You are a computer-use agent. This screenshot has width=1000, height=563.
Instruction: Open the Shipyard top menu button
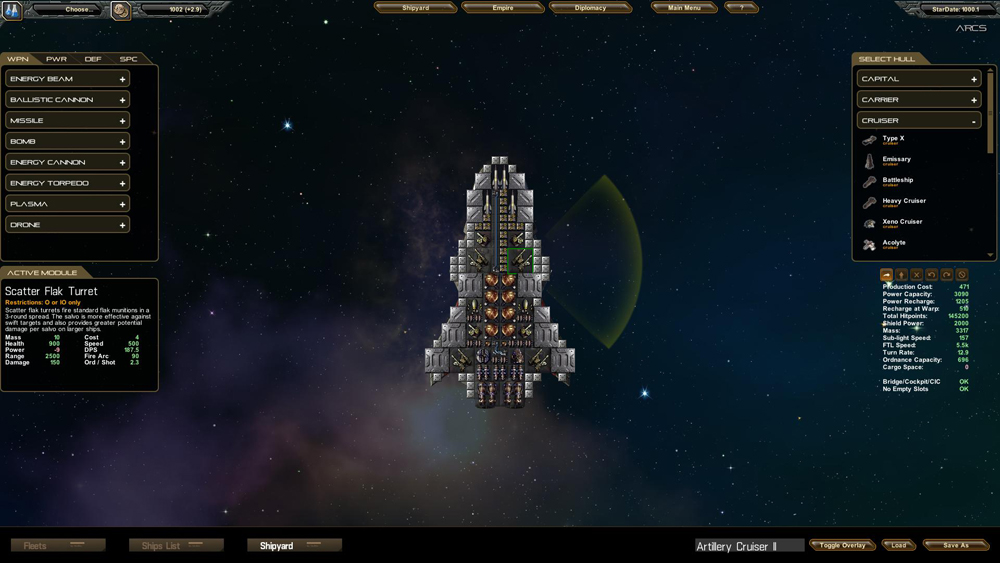[x=415, y=8]
